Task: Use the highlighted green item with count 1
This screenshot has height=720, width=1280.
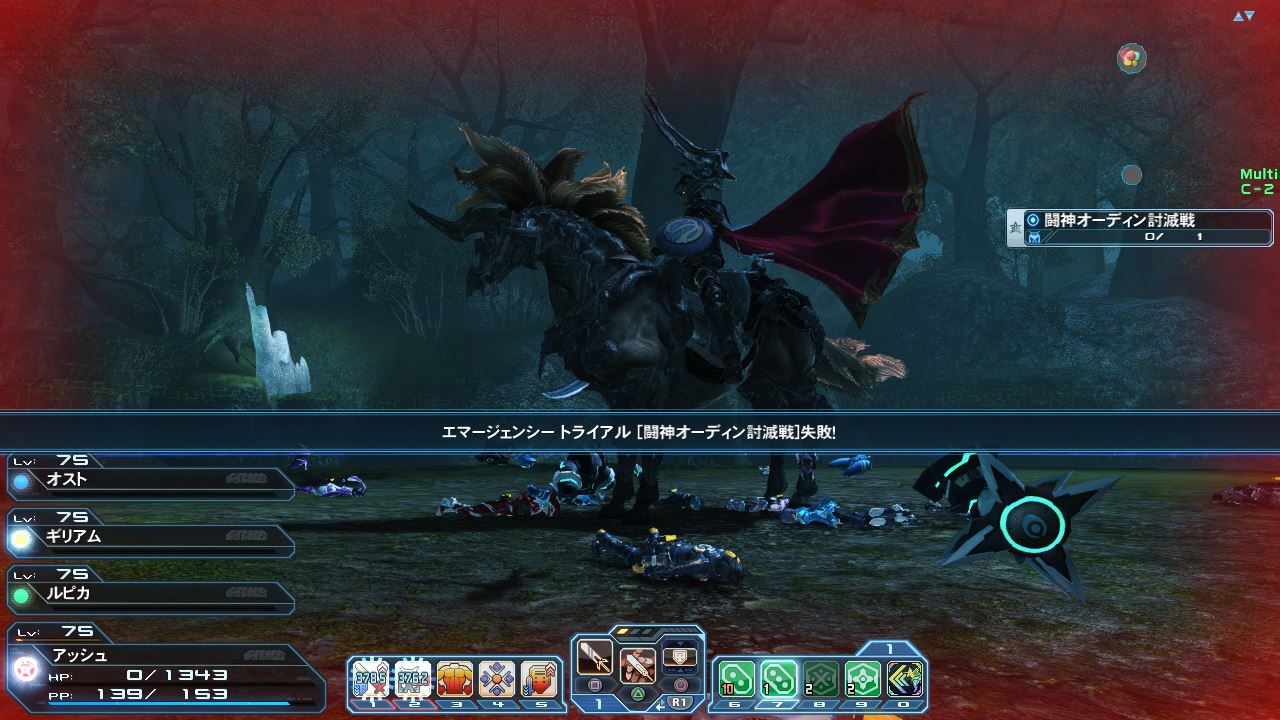Action: click(x=779, y=679)
